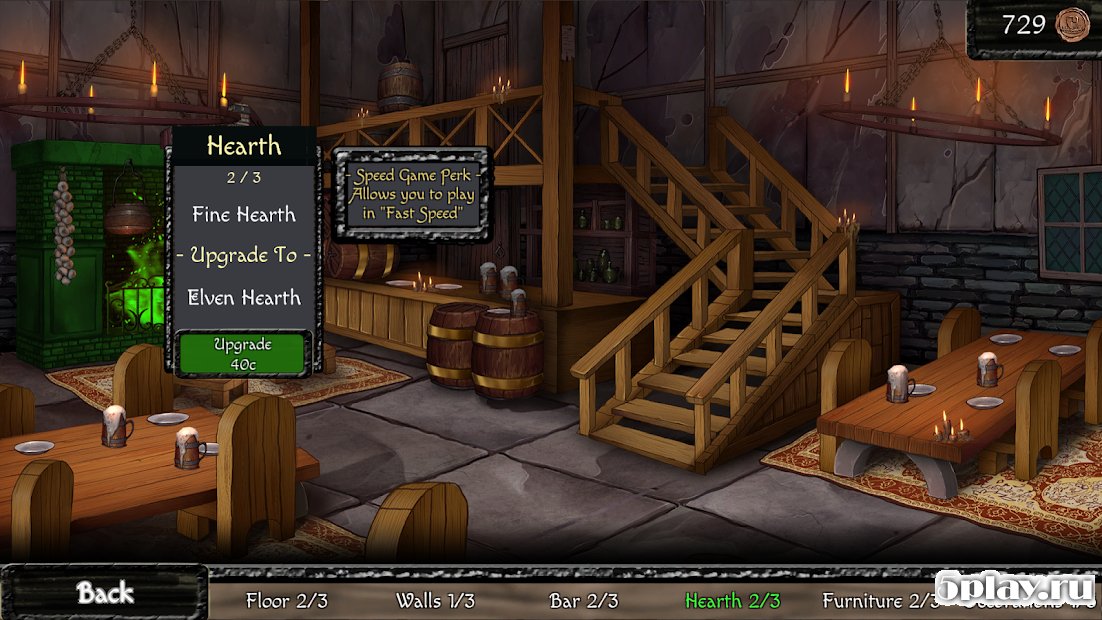Buy the Elven Hearth upgrade for 40c

point(243,353)
